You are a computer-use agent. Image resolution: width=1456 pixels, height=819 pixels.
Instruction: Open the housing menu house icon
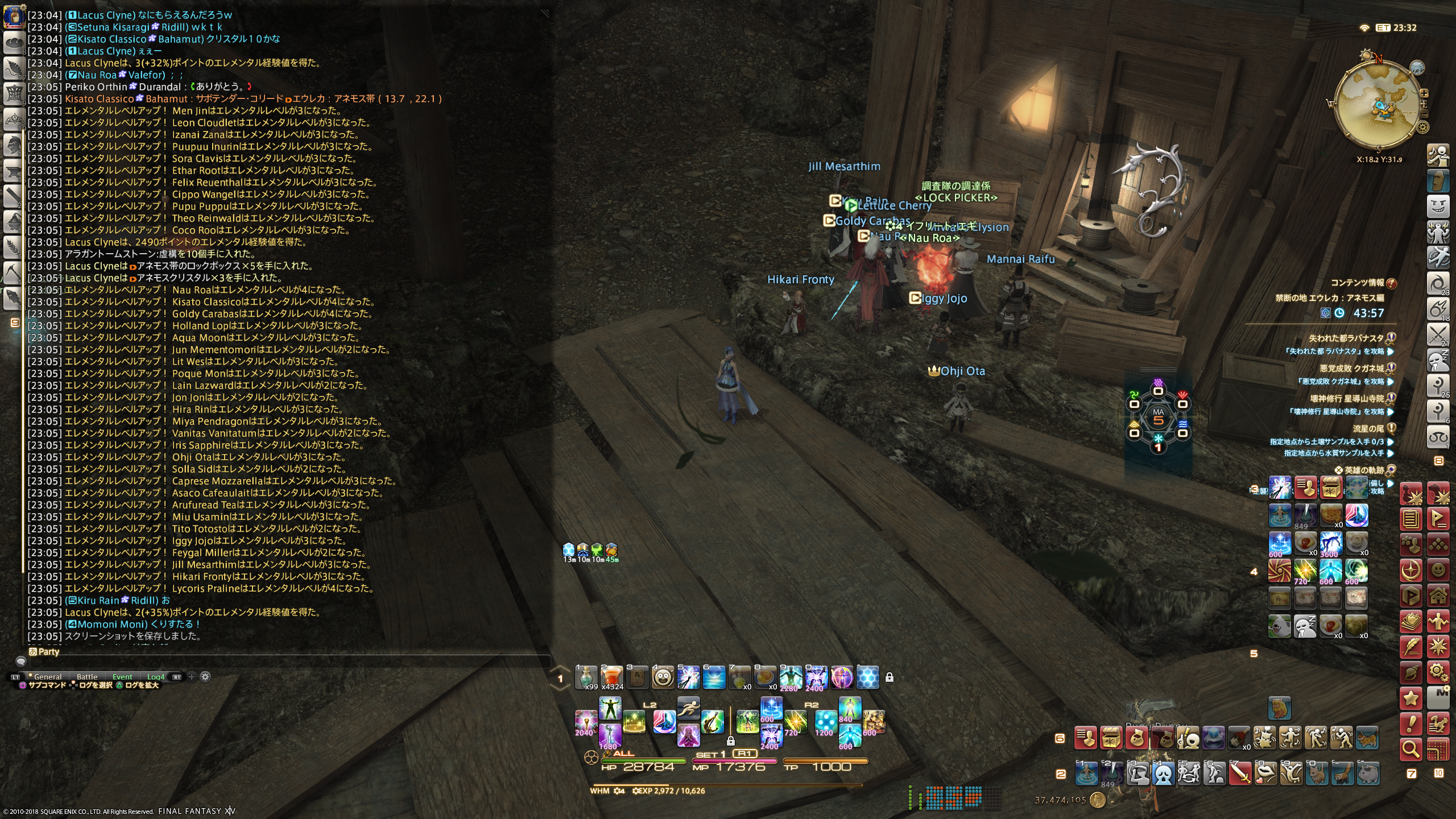click(1438, 595)
